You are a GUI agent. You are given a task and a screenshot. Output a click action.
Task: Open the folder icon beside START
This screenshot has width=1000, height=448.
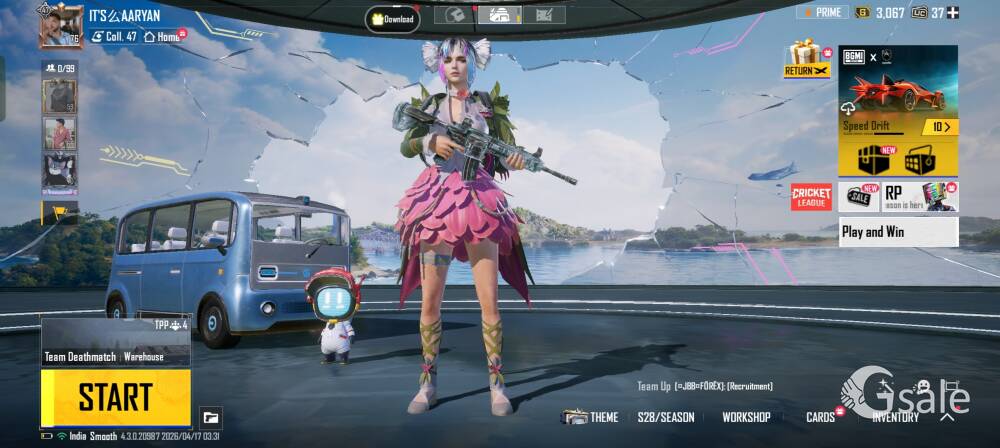point(210,417)
